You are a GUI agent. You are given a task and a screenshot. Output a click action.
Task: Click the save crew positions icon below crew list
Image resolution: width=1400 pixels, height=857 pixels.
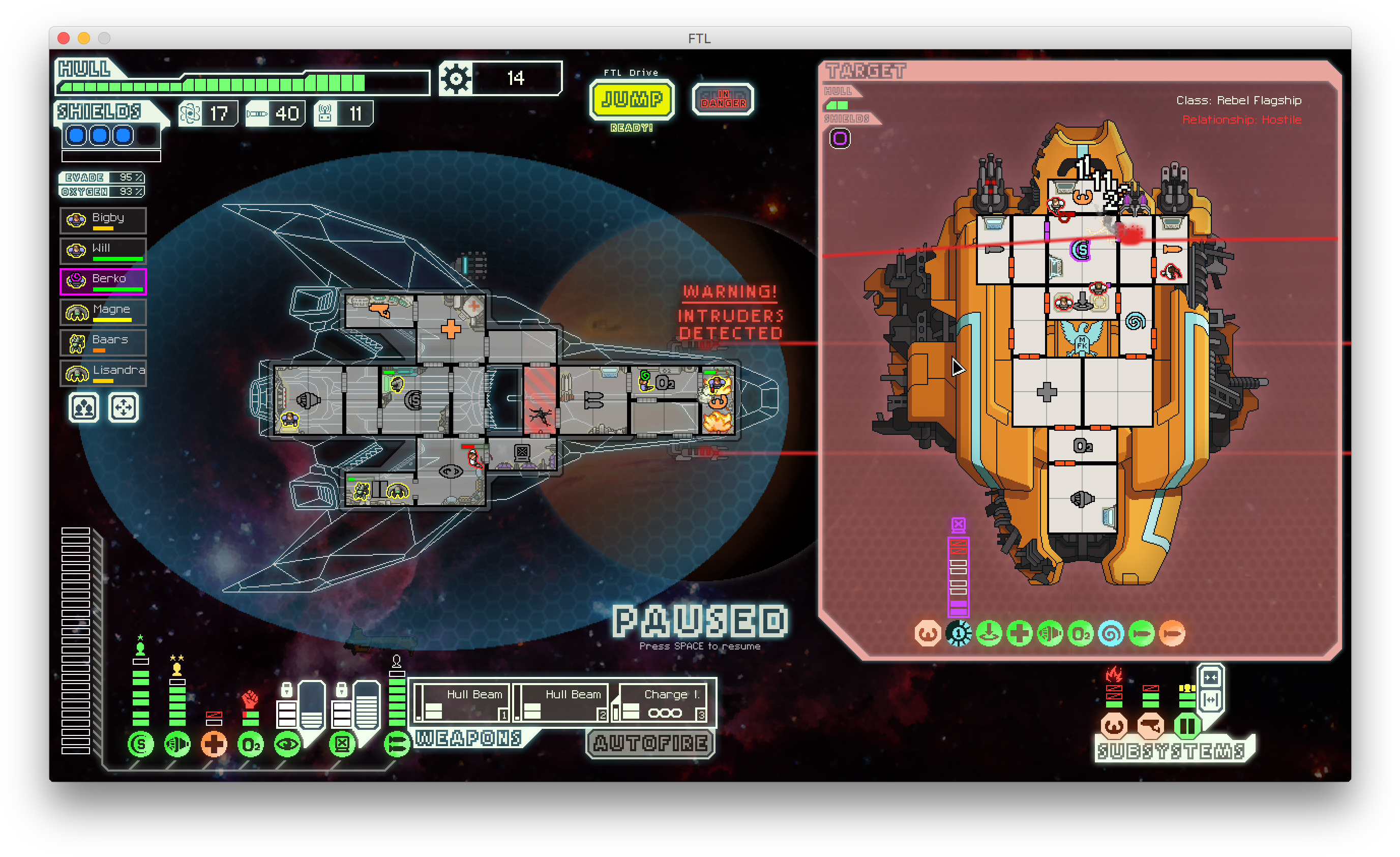tap(83, 408)
